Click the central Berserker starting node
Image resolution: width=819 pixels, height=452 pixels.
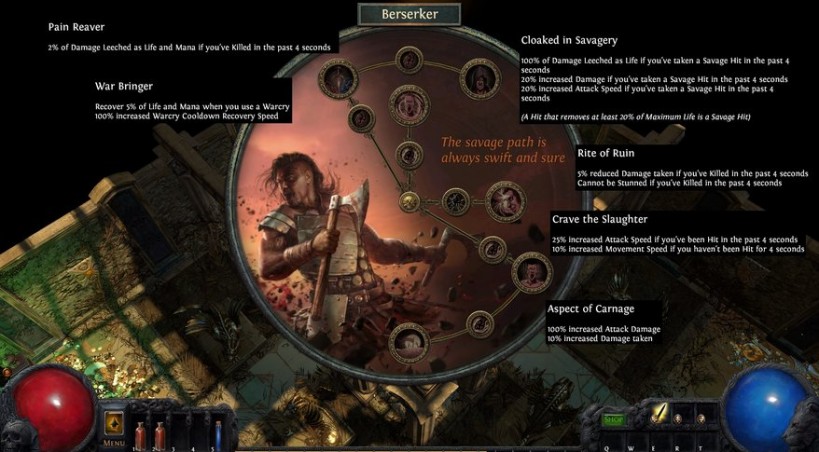pos(408,200)
